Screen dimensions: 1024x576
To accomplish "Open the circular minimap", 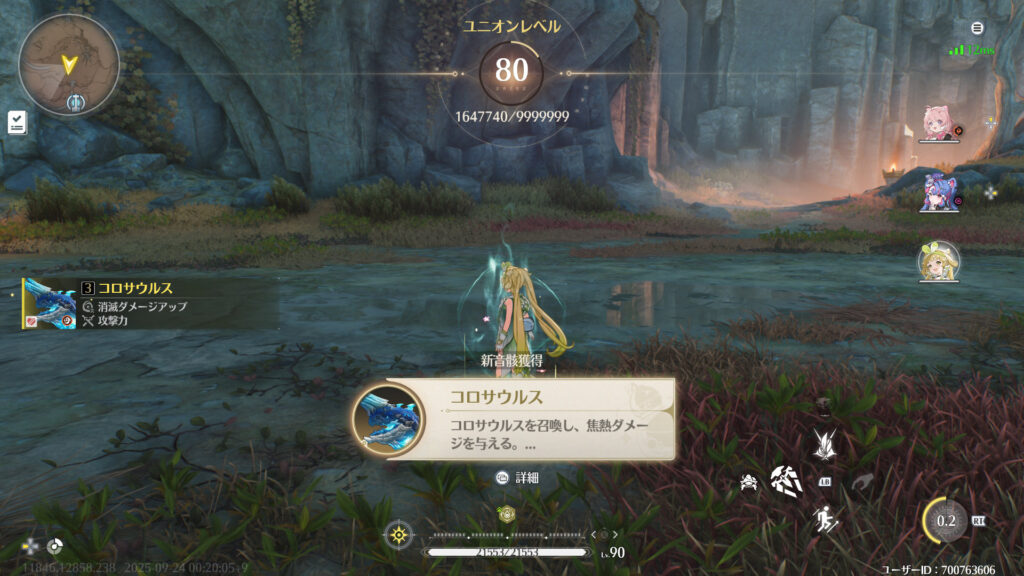I will click(x=69, y=65).
